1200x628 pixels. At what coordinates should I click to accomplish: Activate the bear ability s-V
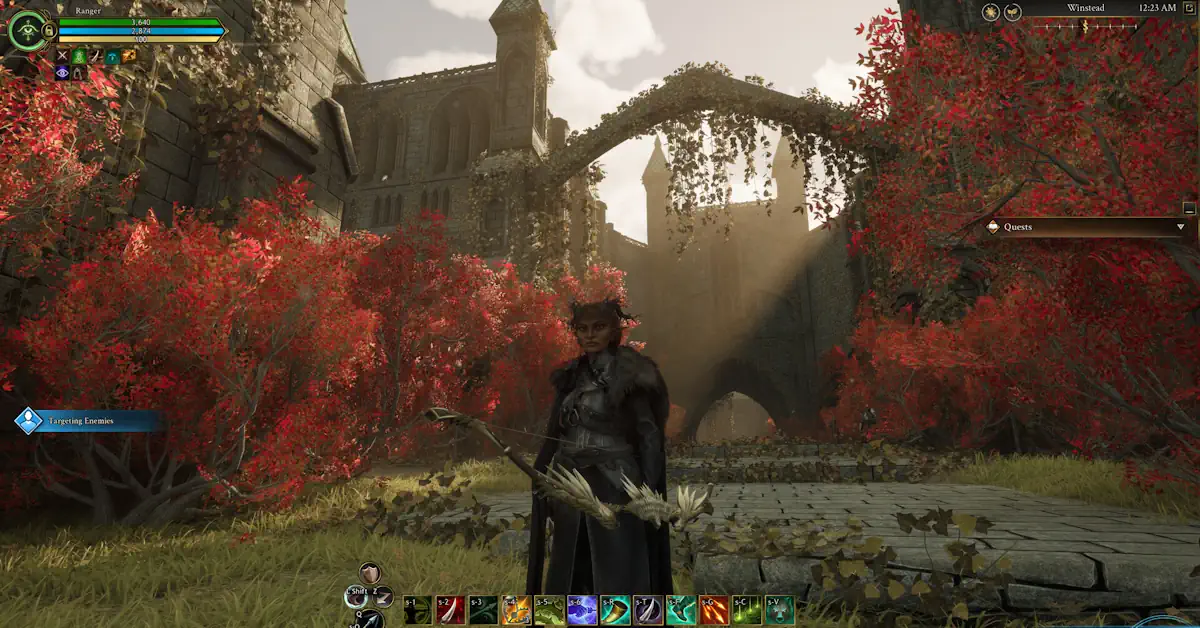(x=780, y=610)
